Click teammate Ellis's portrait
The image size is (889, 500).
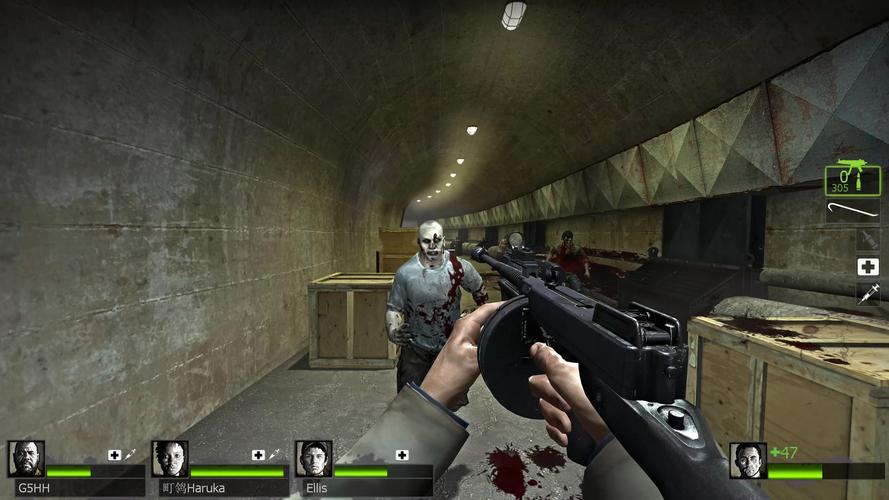[313, 458]
